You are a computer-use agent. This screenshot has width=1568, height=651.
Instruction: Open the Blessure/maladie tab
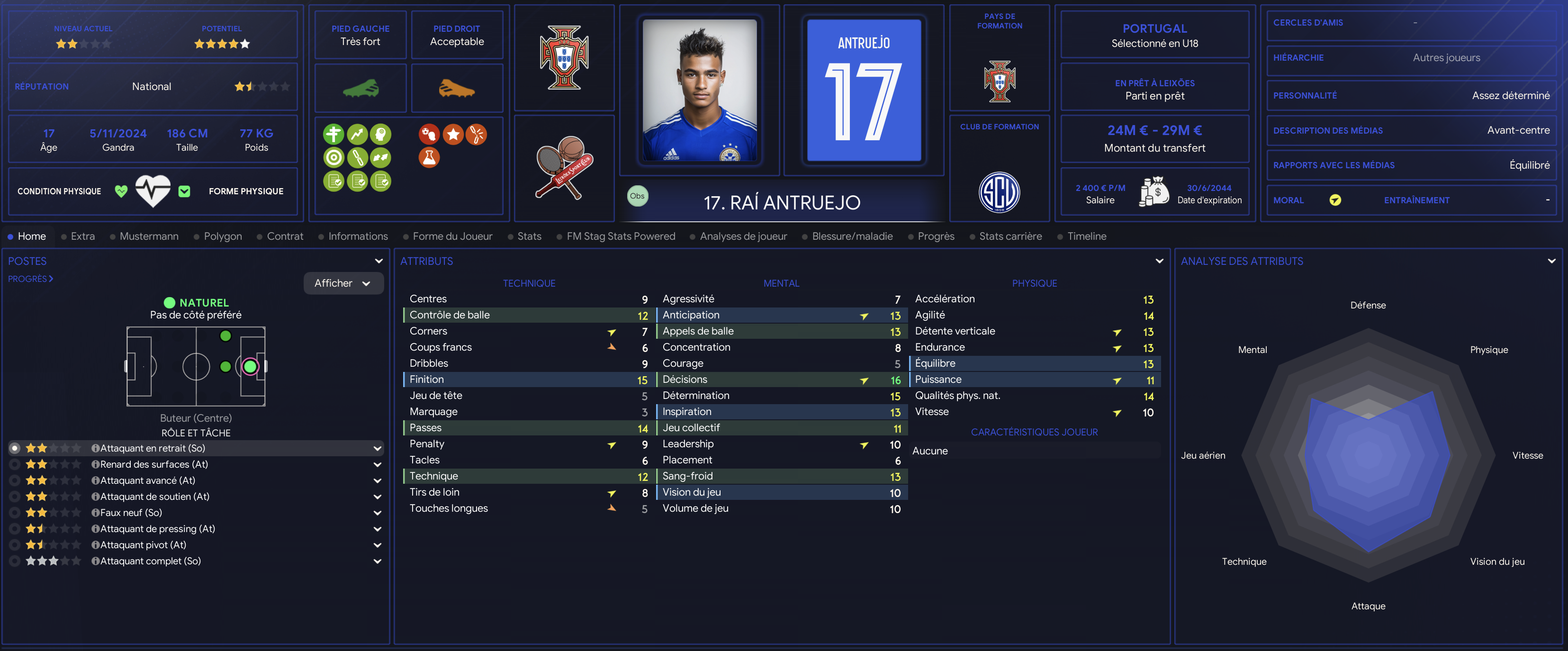point(852,236)
